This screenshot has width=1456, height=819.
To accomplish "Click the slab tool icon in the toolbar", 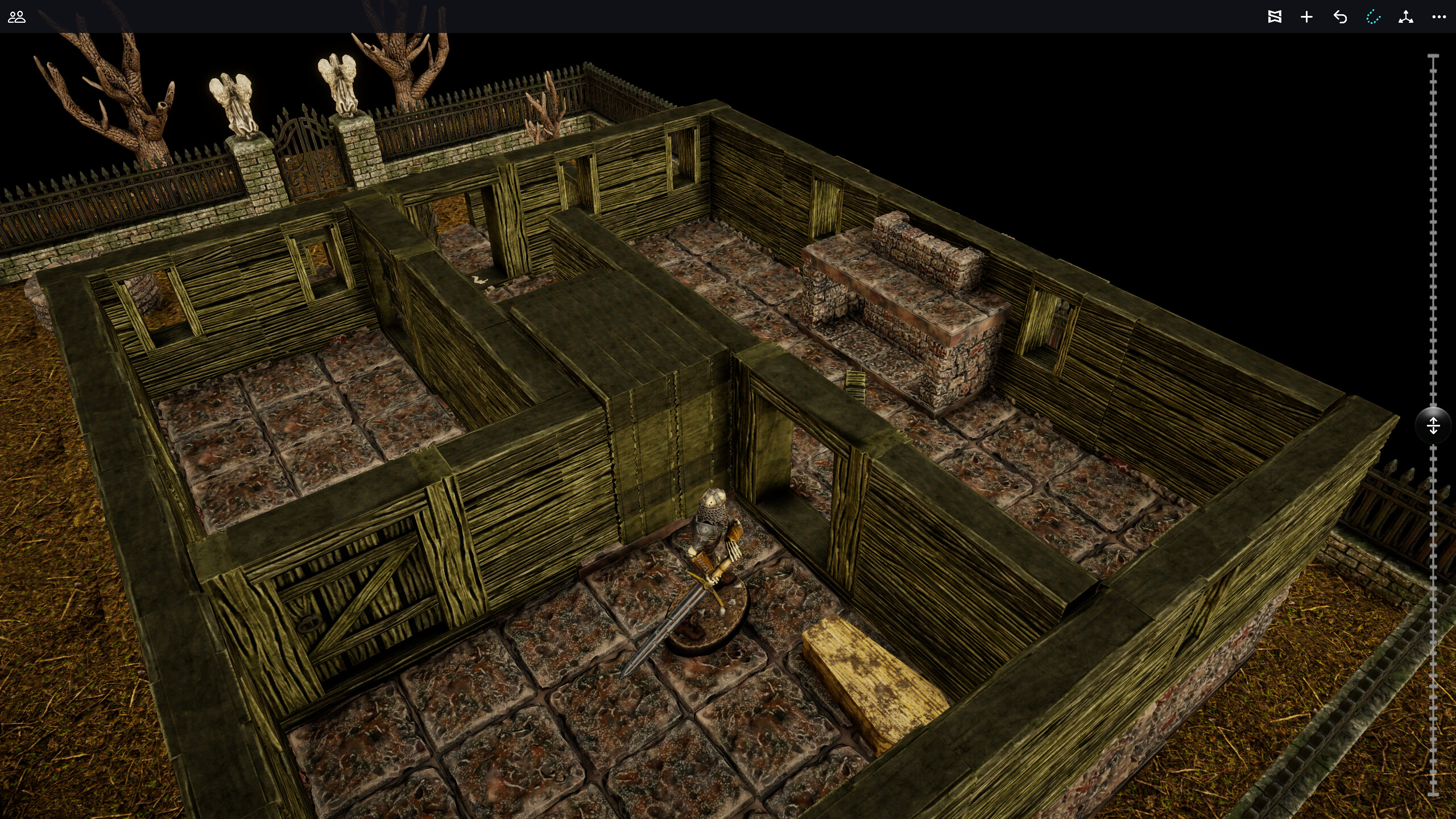I will (x=1275, y=17).
